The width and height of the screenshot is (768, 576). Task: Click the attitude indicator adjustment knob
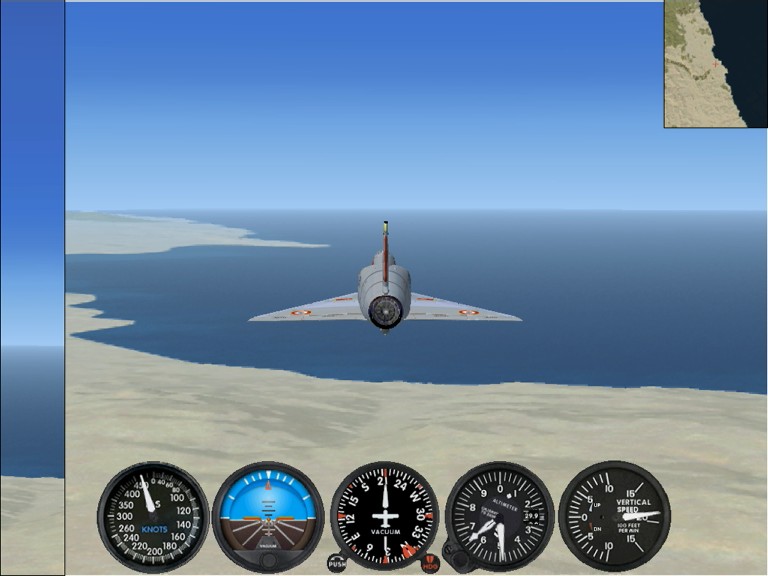coord(268,559)
